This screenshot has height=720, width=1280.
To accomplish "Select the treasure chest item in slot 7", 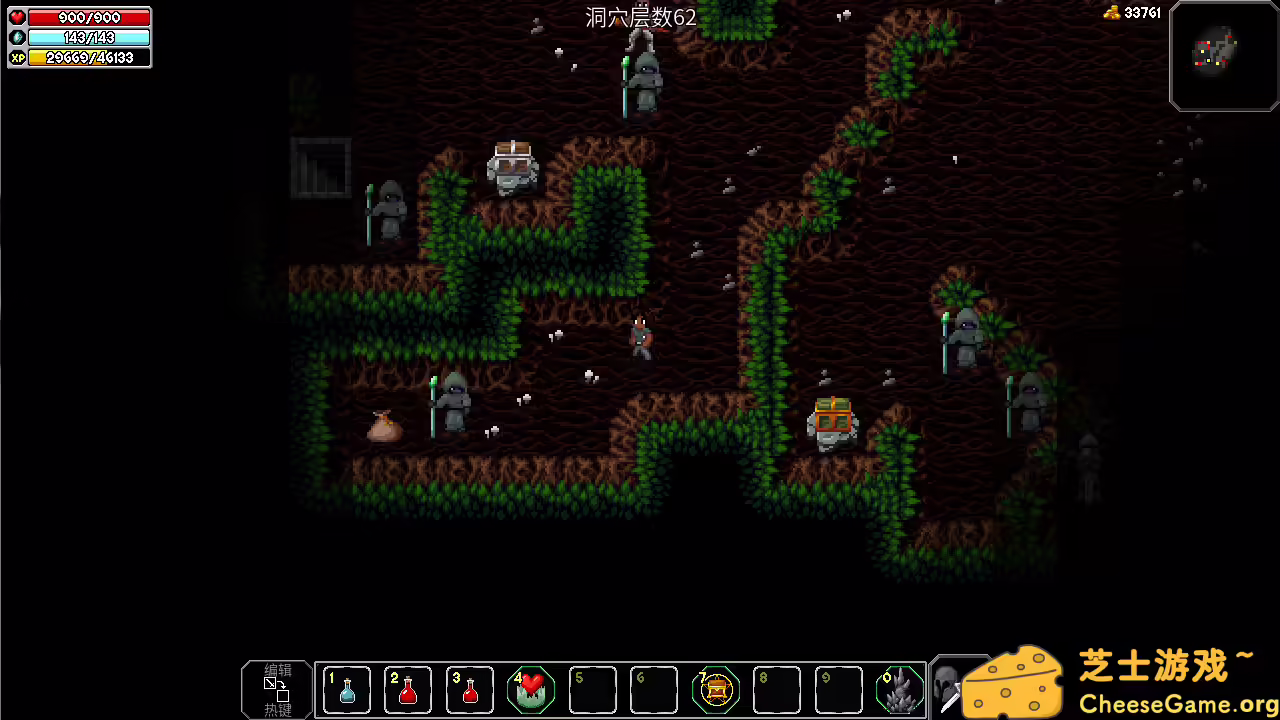I will [716, 690].
